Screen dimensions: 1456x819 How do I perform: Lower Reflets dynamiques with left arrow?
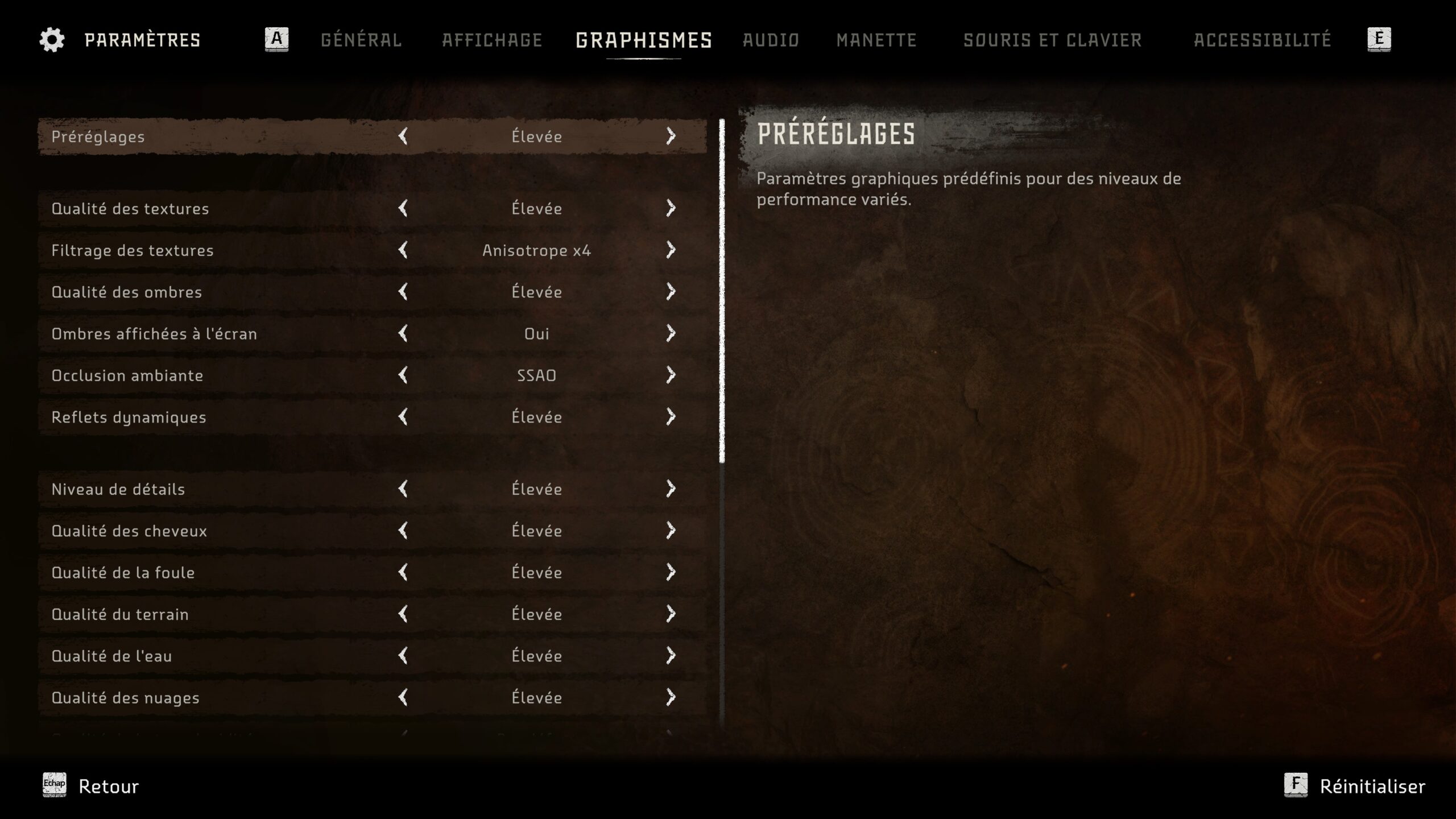pos(403,417)
